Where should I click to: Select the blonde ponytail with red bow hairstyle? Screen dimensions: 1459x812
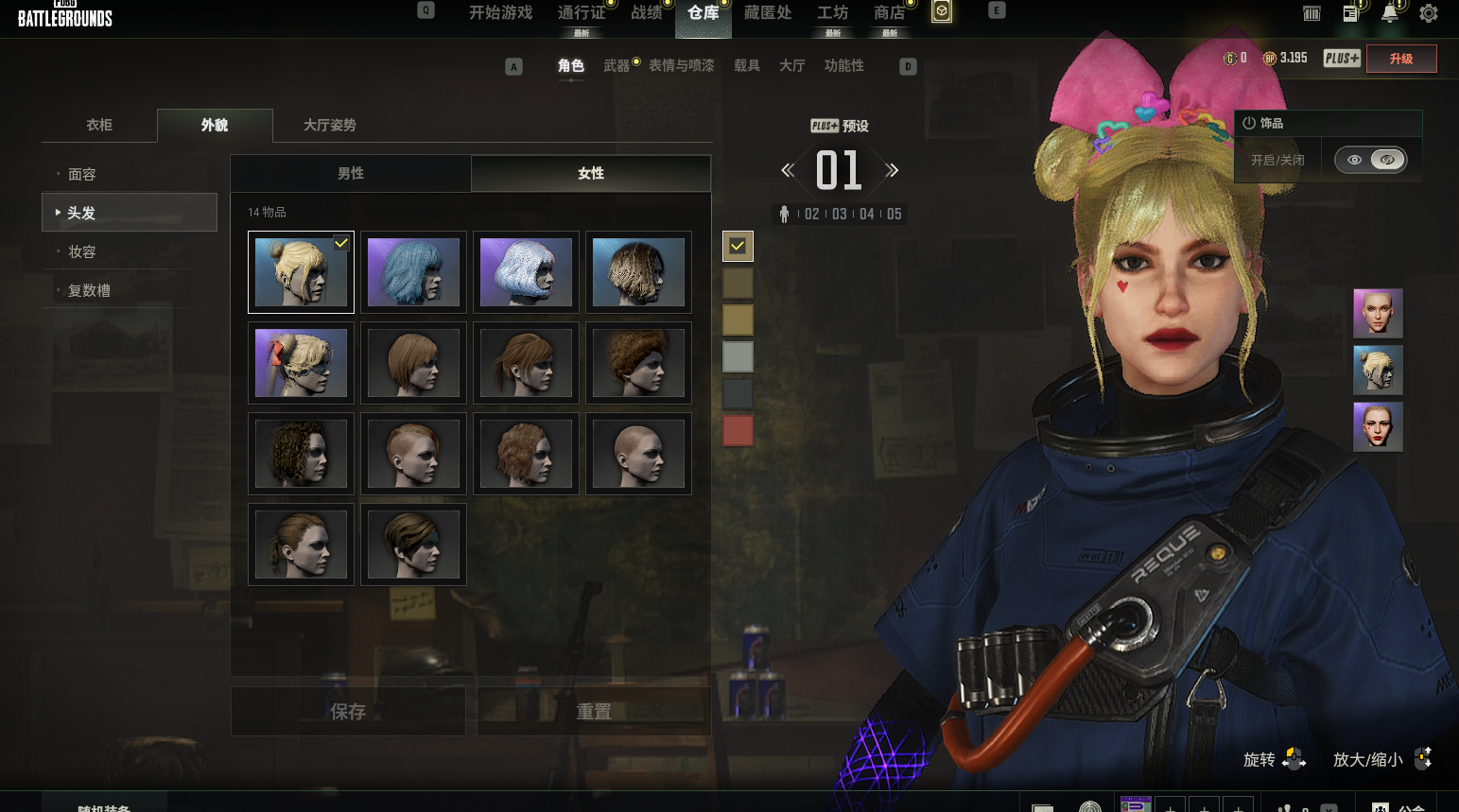(x=301, y=363)
